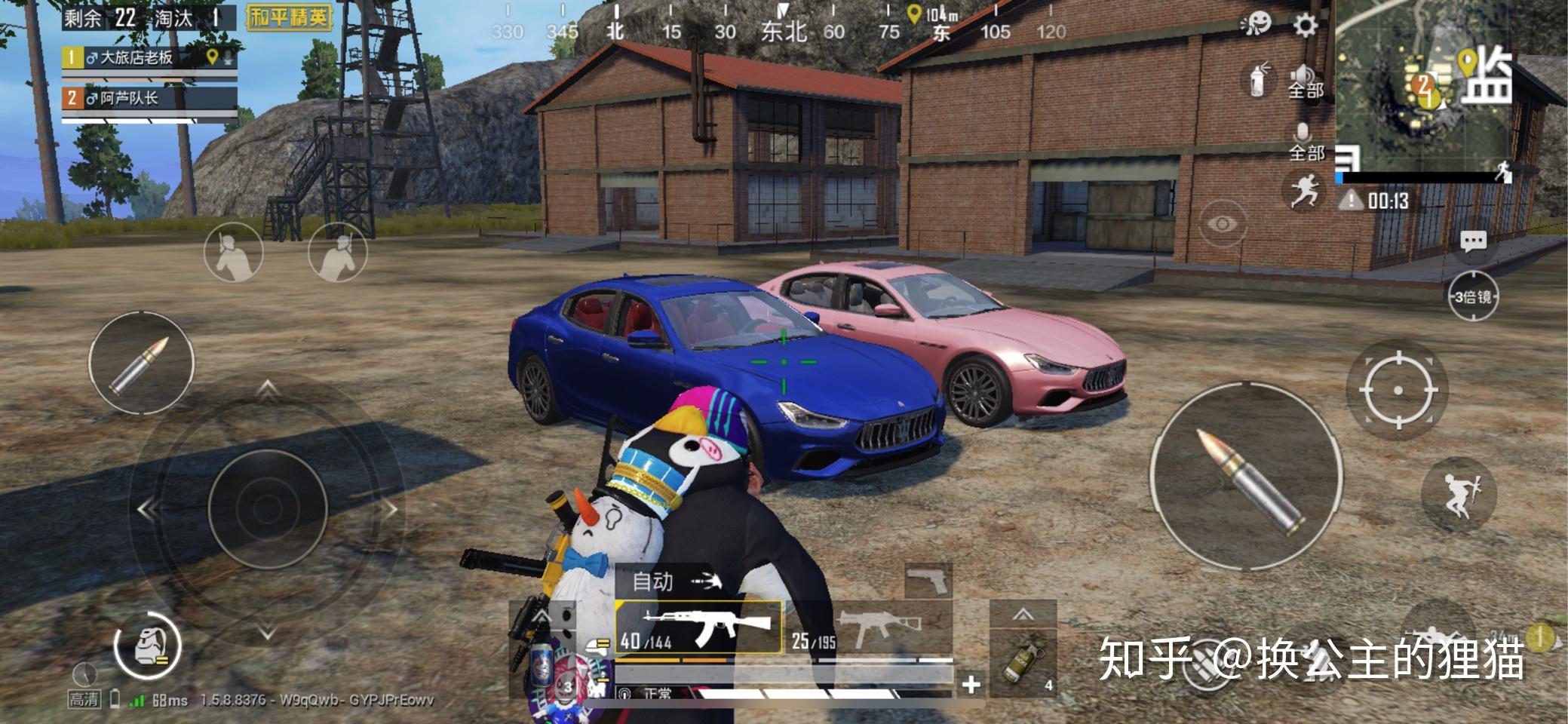Select the pistol sidearm slot

[x=929, y=581]
